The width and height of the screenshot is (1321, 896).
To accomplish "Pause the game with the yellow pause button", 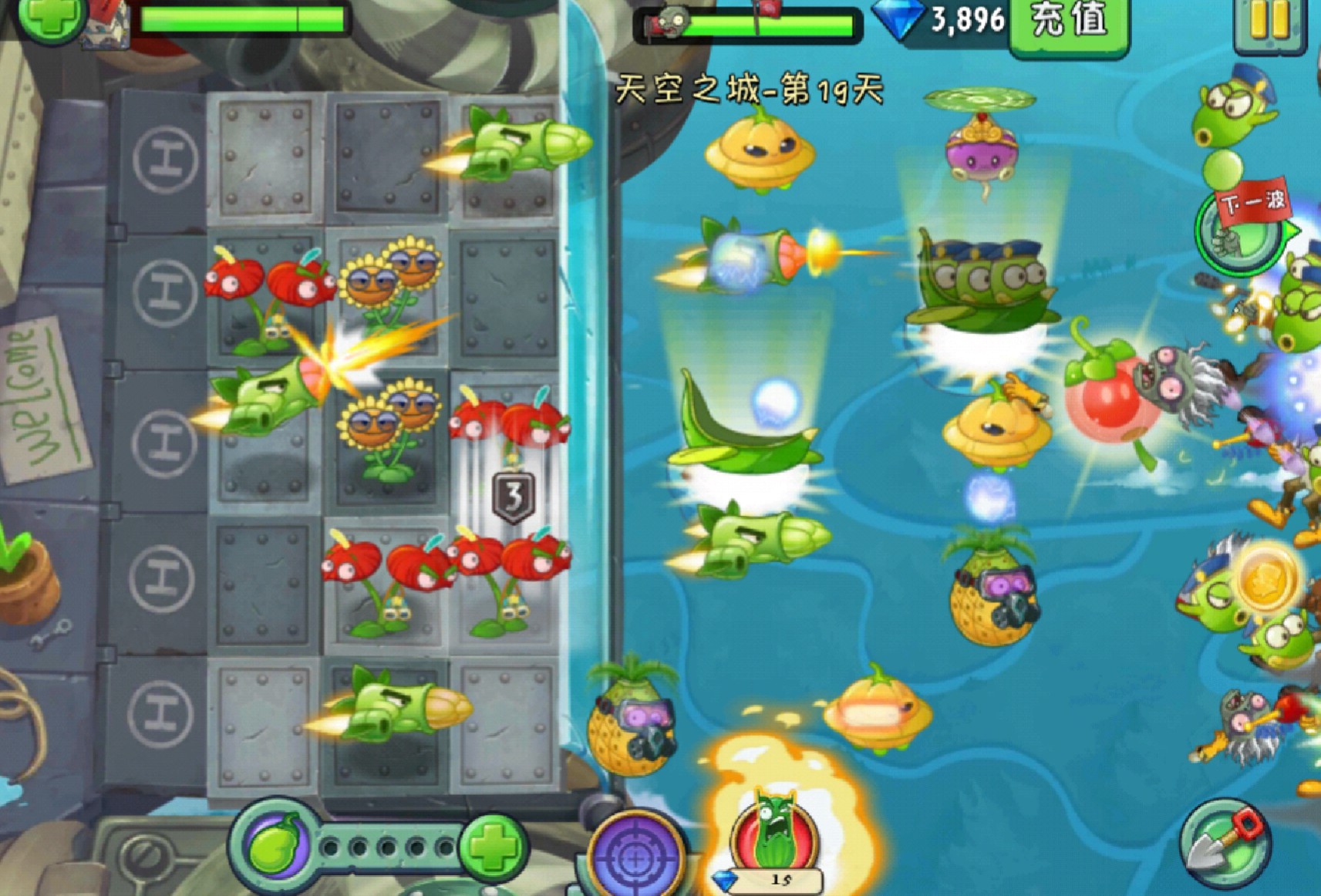I will click(x=1269, y=23).
